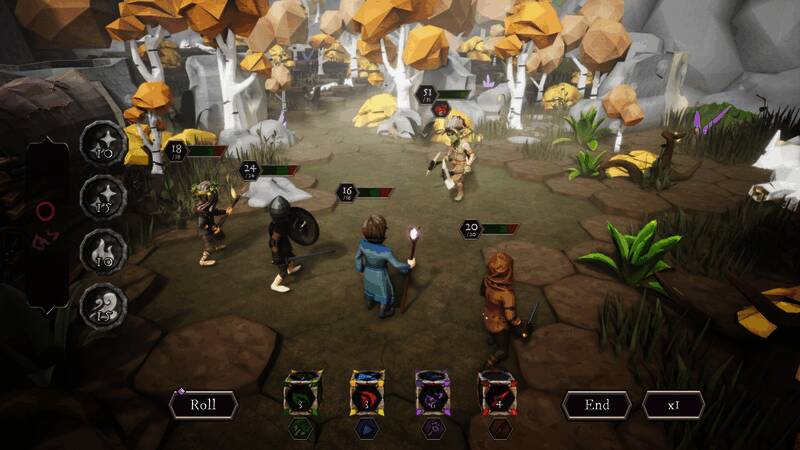
Task: End the current turn
Action: [x=596, y=405]
